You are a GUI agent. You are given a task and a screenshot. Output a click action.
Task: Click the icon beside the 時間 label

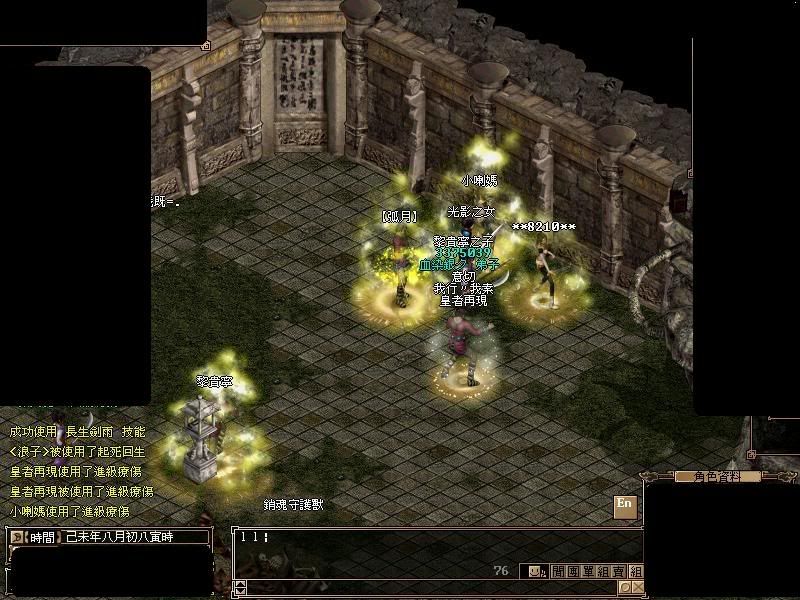click(17, 537)
